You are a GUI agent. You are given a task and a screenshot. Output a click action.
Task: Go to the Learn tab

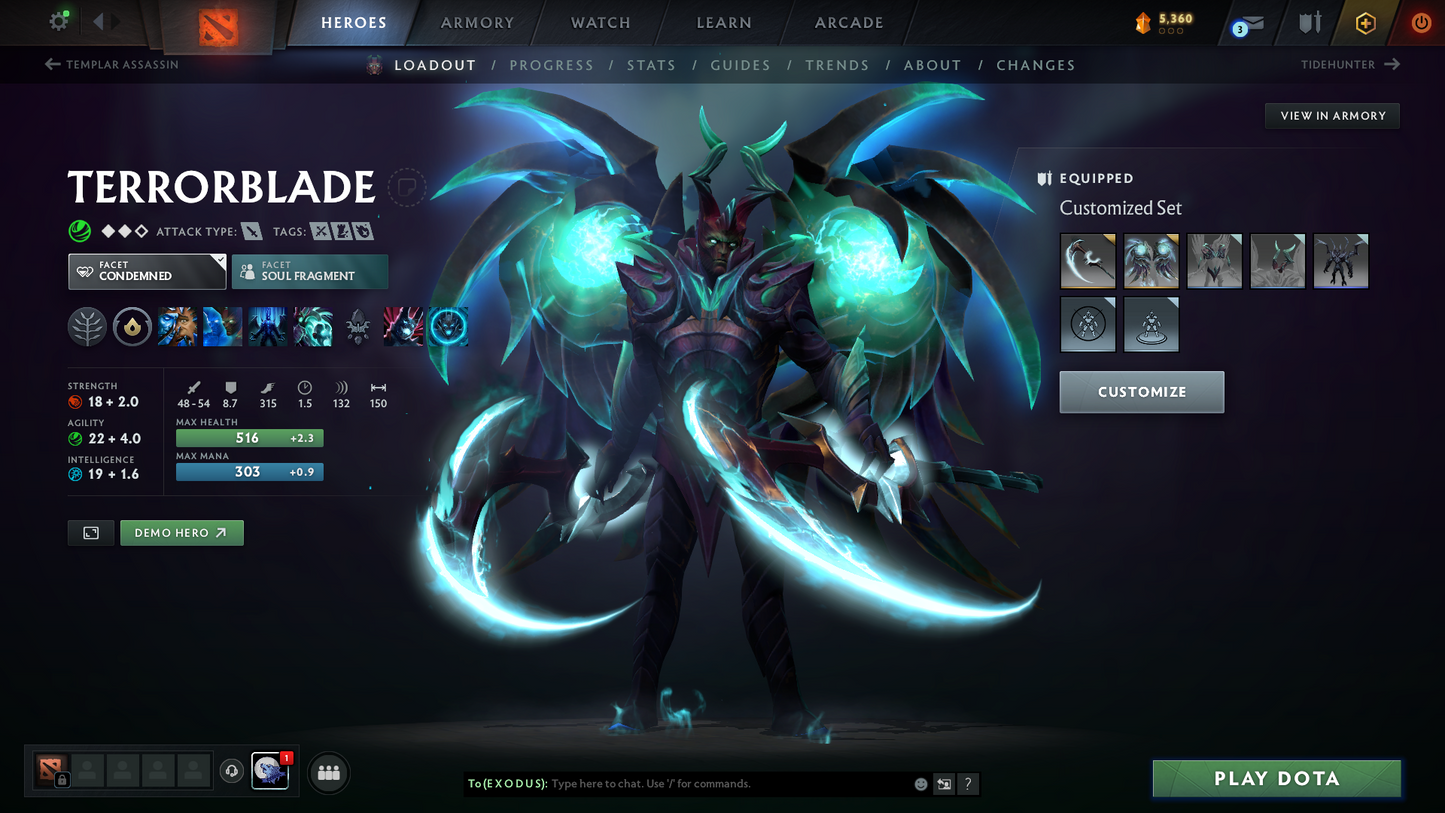click(724, 23)
